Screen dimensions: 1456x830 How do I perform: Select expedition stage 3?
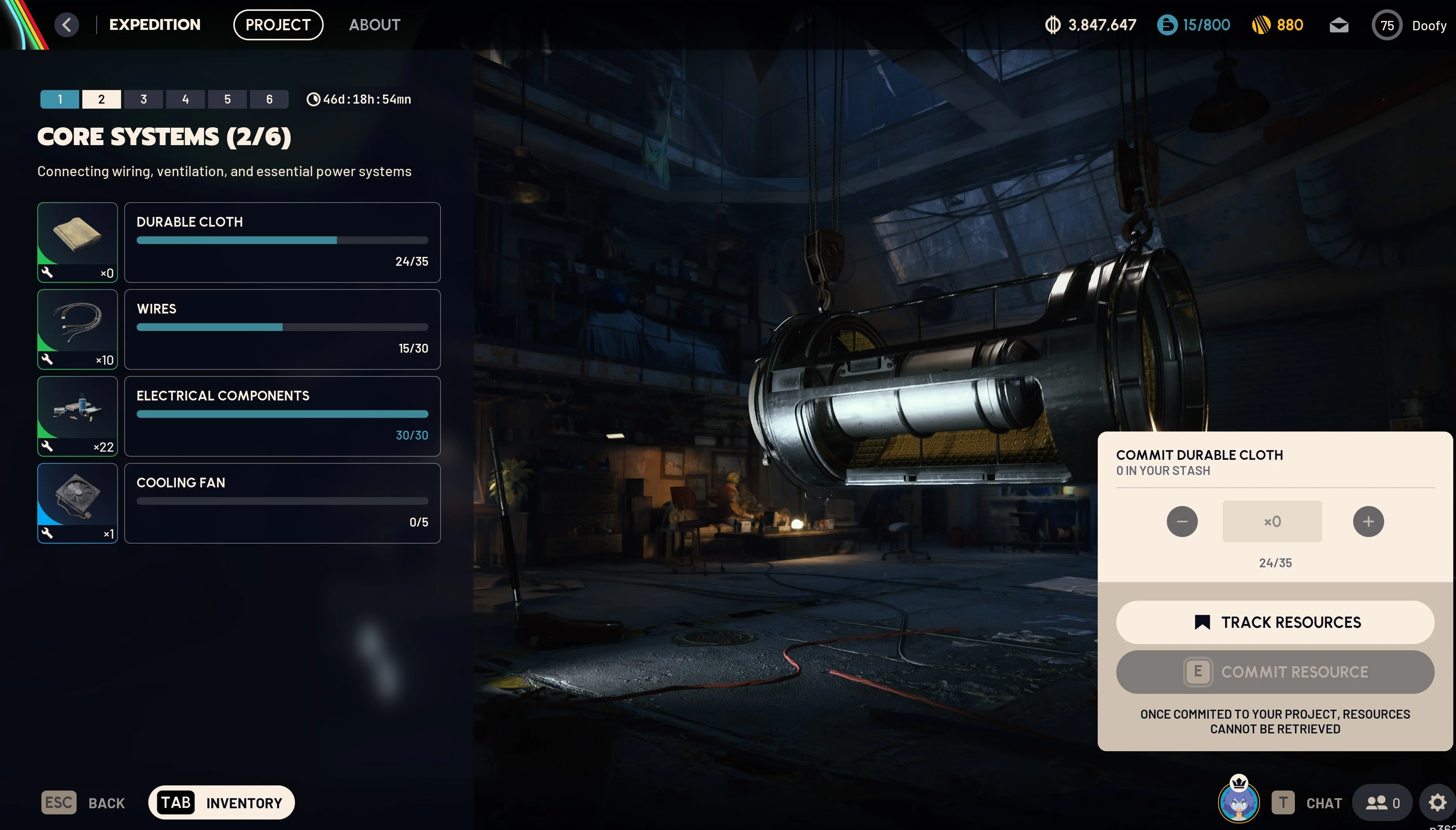[x=144, y=99]
